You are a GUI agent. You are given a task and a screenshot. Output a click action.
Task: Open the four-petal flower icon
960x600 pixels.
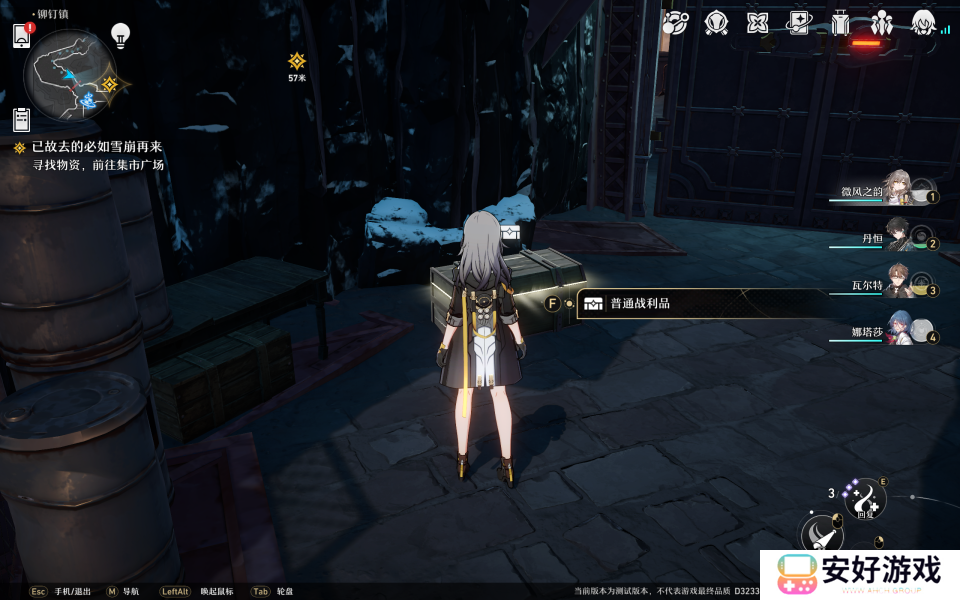[757, 23]
